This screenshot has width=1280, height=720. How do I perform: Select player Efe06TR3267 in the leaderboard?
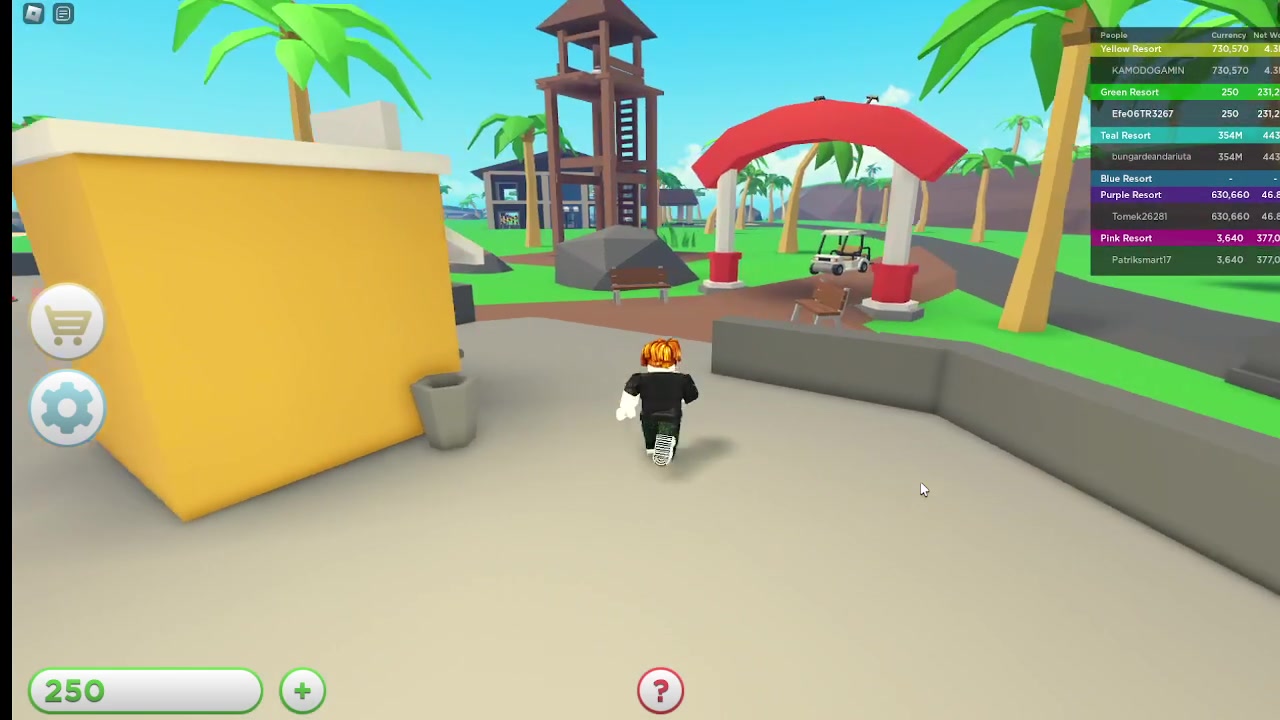tap(1142, 113)
